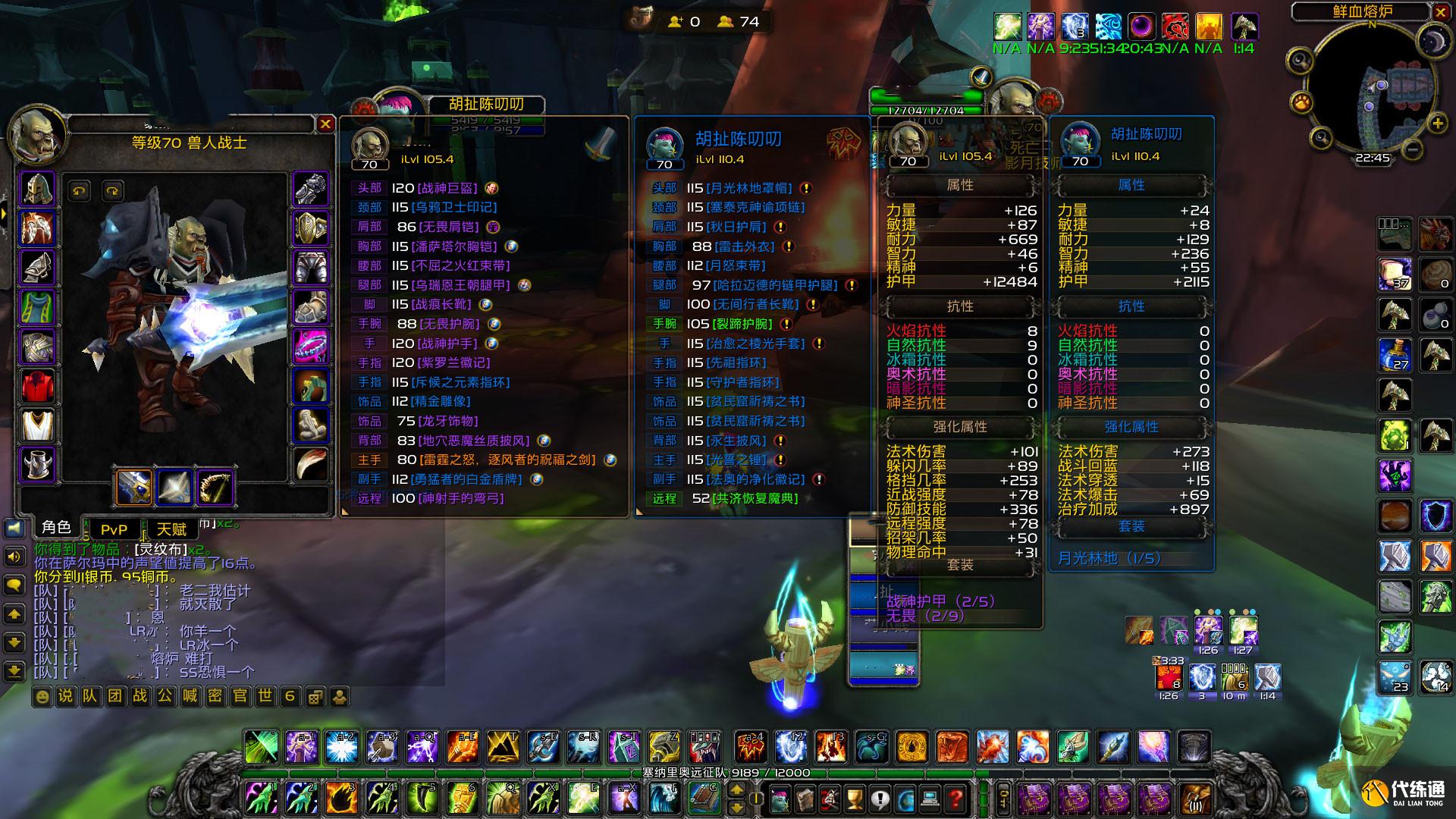The height and width of the screenshot is (819, 1456).
Task: Switch to the PvP tab
Action: [x=114, y=529]
